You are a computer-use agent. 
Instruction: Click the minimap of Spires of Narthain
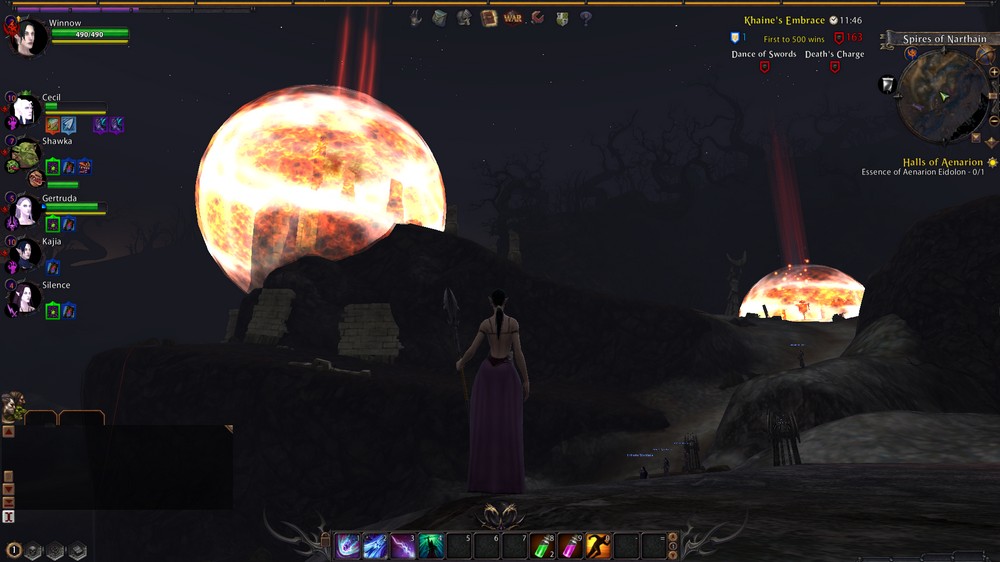pos(942,96)
